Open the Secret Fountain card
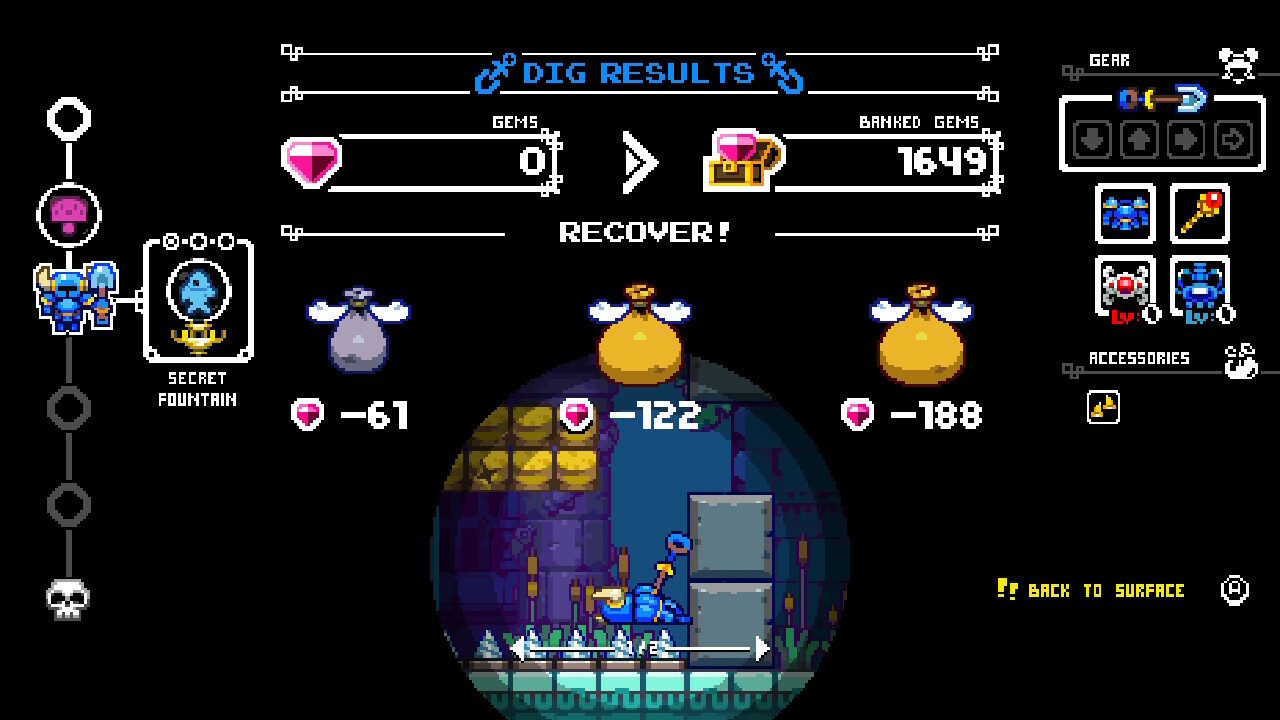Screen dimensions: 1280x720 click(x=197, y=300)
